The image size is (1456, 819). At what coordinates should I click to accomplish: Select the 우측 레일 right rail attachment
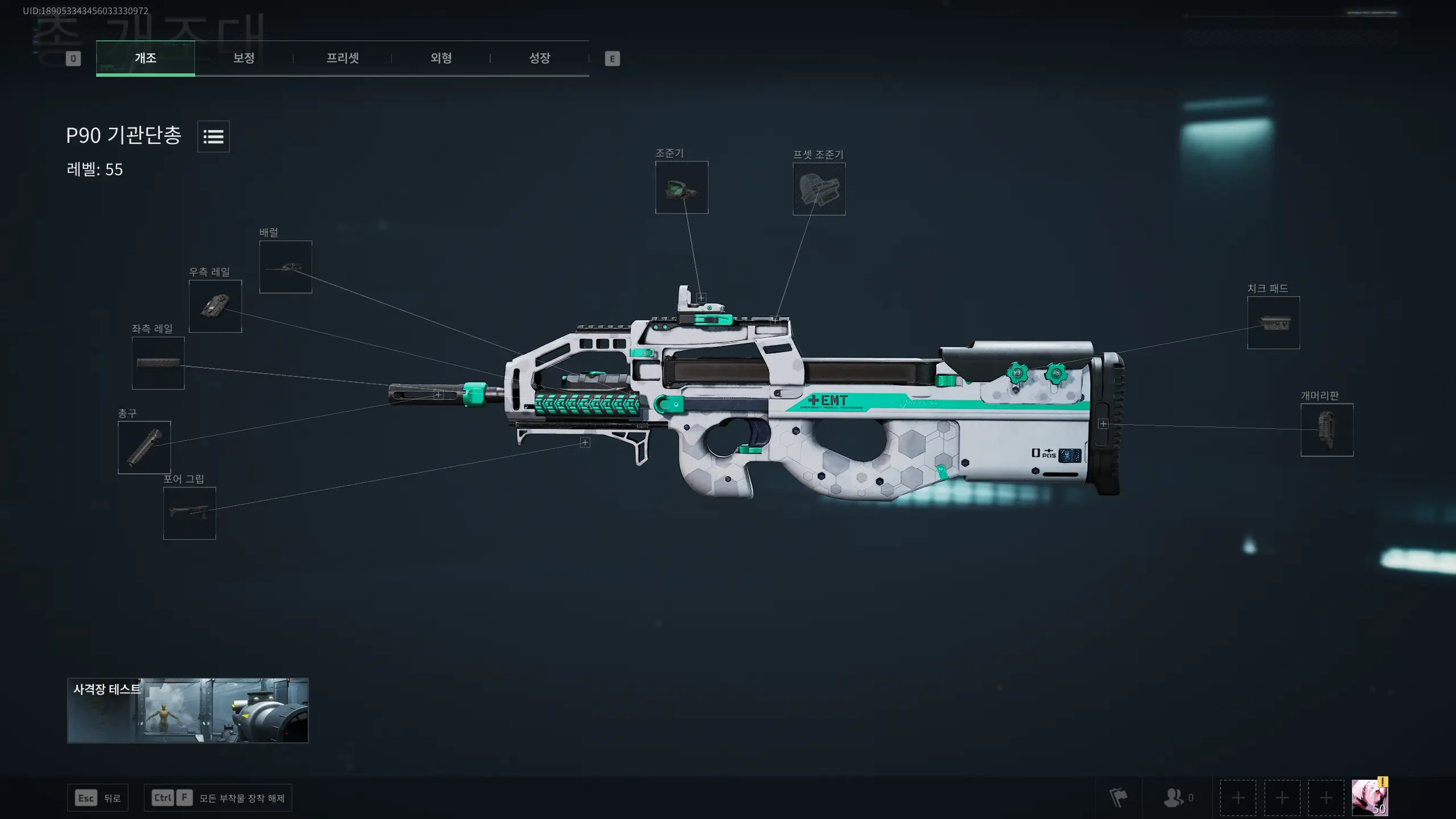click(216, 307)
